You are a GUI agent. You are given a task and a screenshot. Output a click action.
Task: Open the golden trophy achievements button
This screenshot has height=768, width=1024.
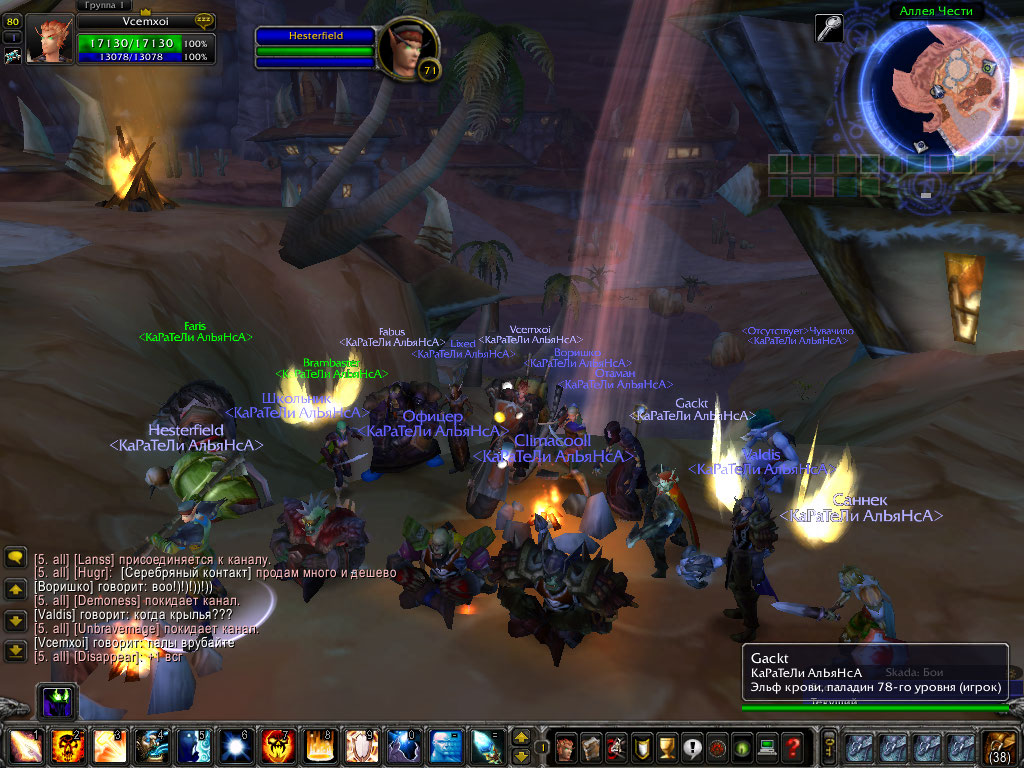pos(642,746)
